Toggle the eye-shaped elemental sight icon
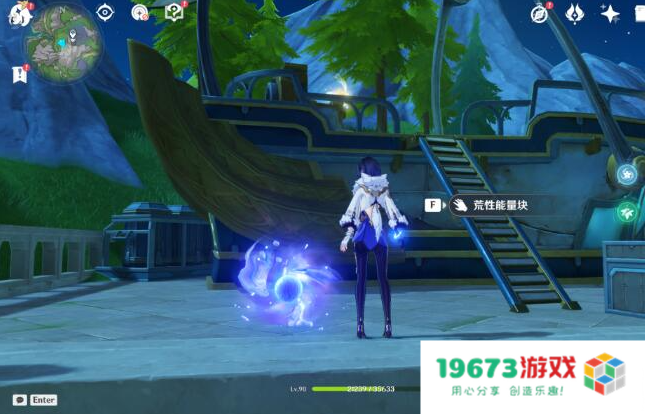This screenshot has height=414, width=645. [105, 12]
